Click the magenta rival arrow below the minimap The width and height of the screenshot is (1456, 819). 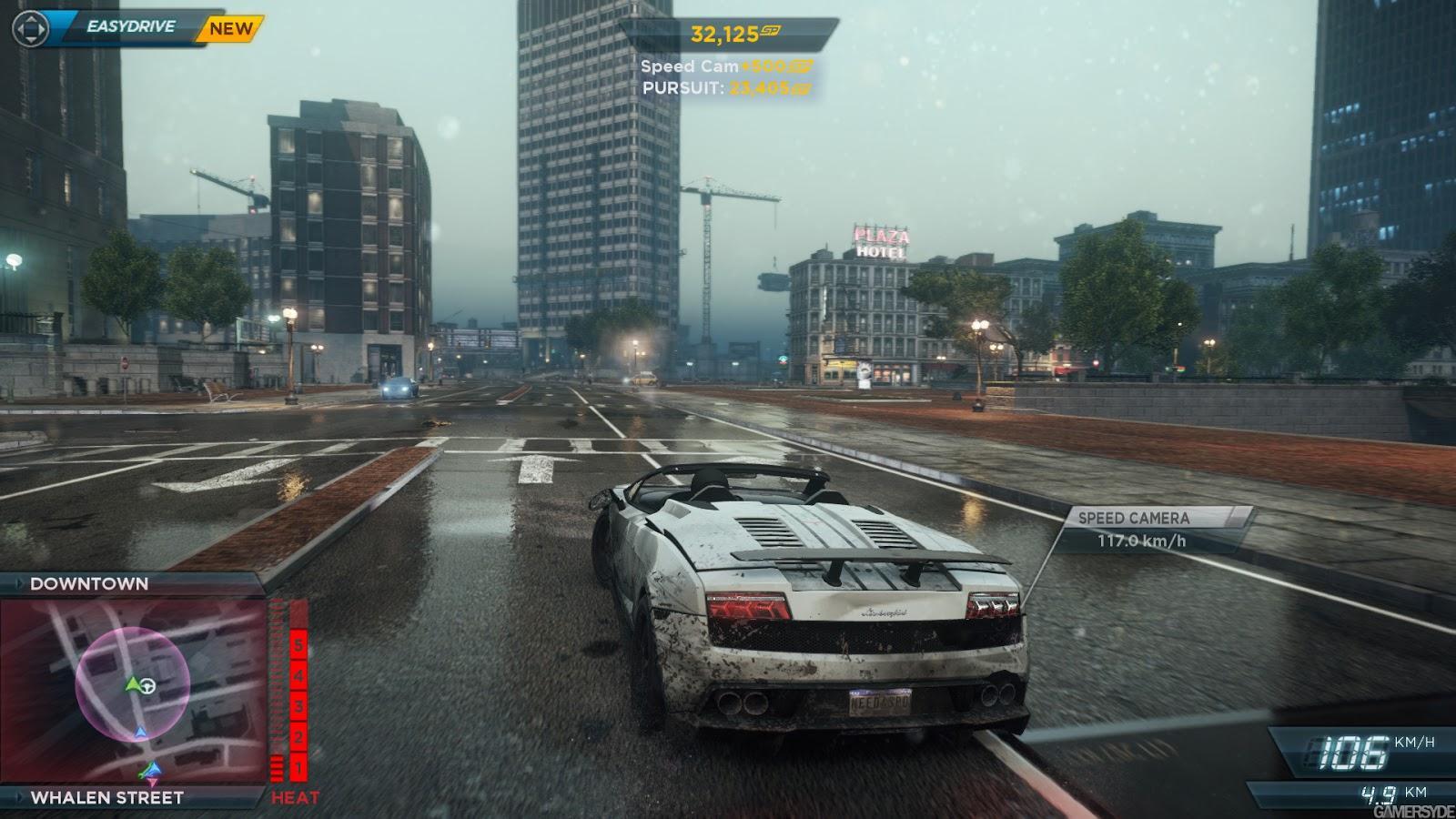pos(152,783)
